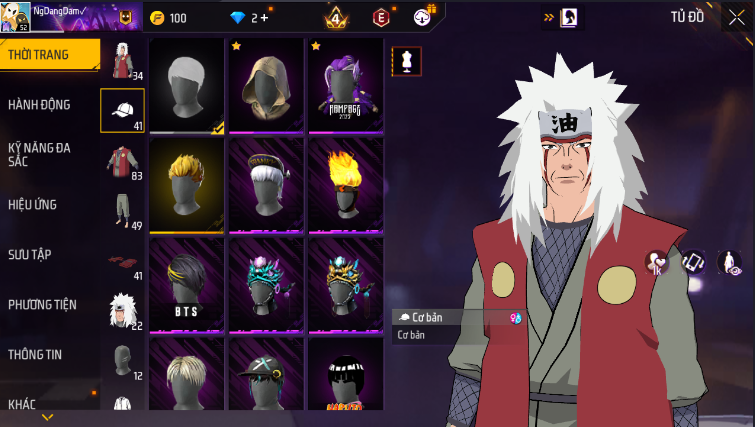Click the mannequin preview icon
755x427 pixels.
[x=407, y=61]
